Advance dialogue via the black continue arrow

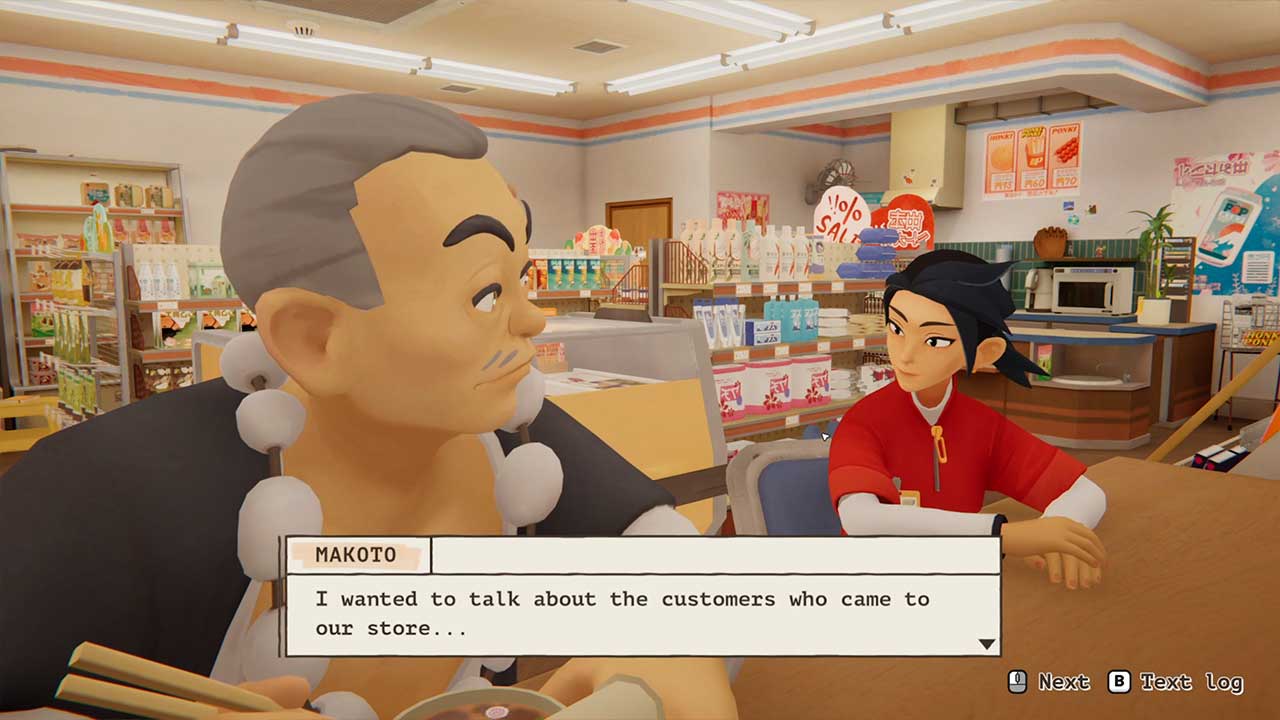987,644
